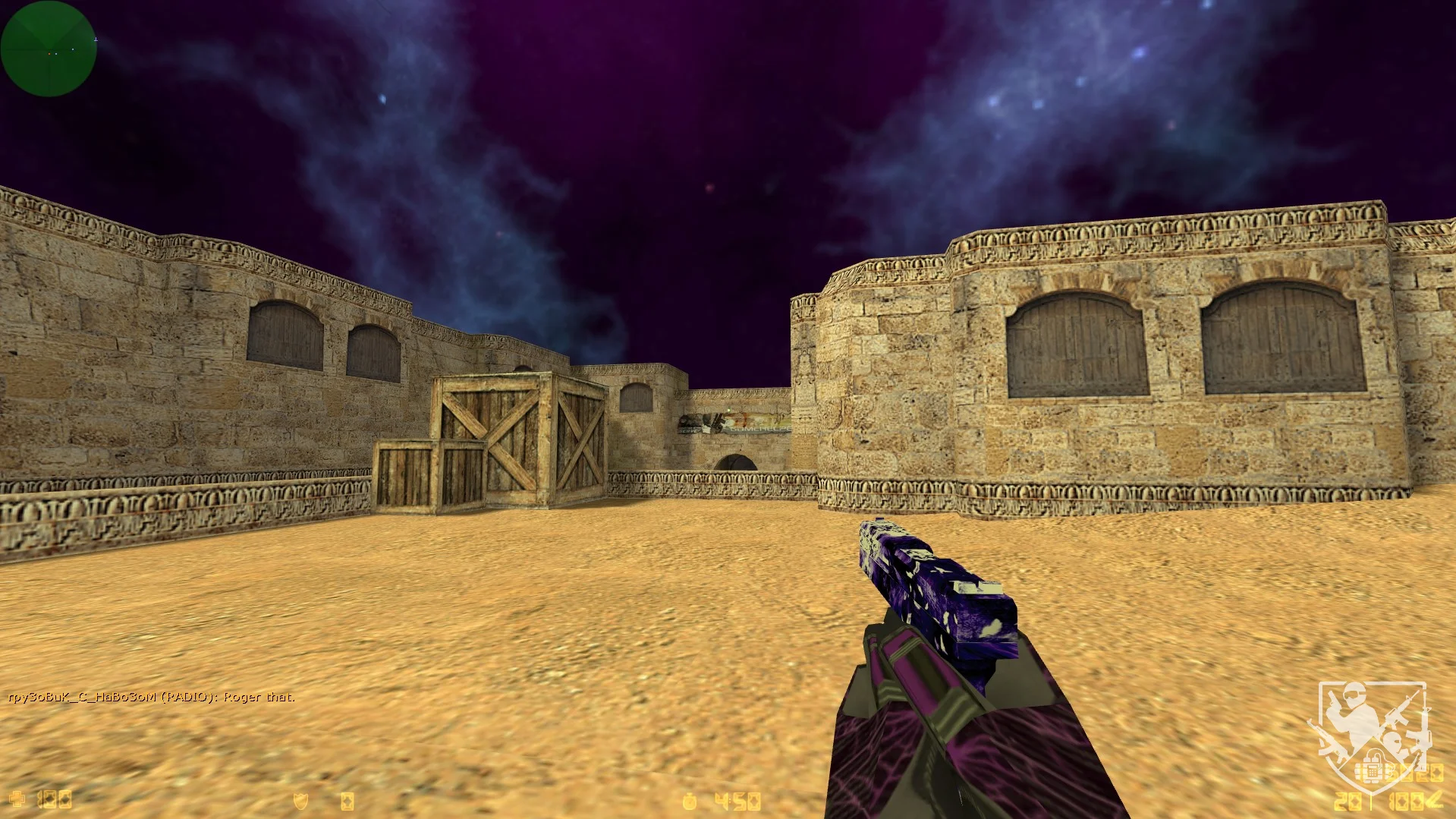1456x819 pixels.
Task: Click the green circular radar minimap
Action: coord(49,49)
